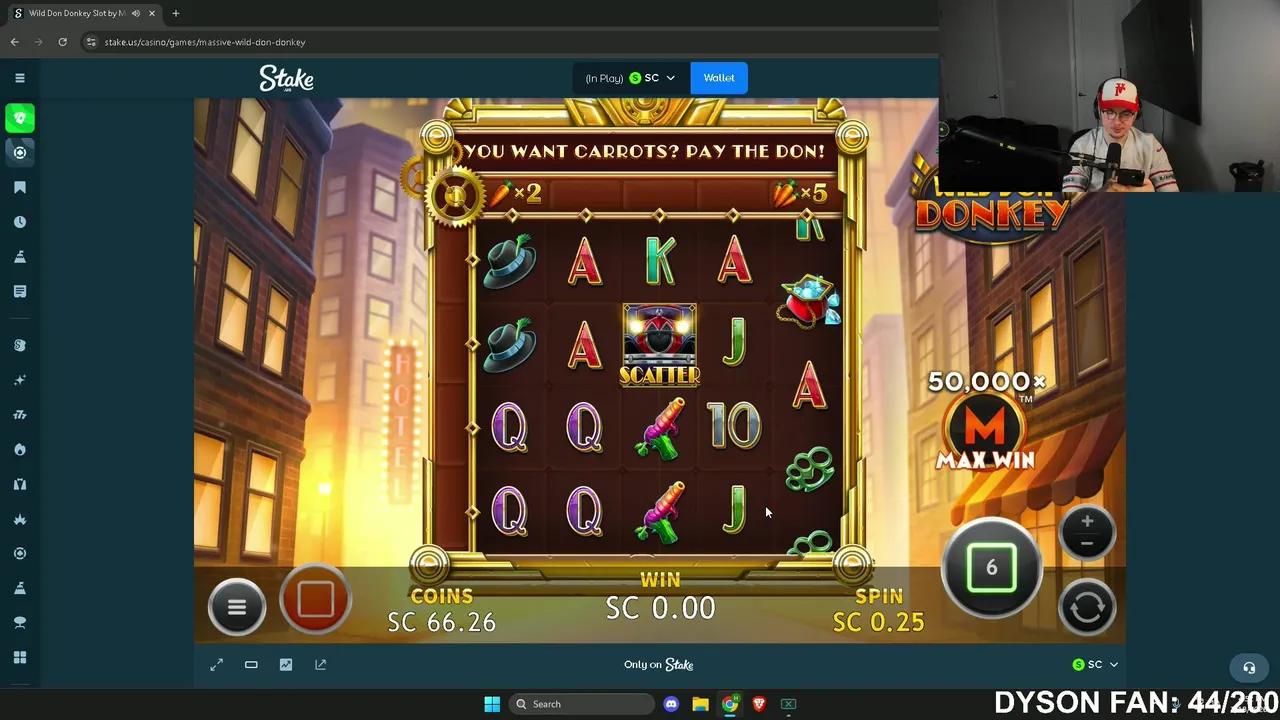The width and height of the screenshot is (1280, 720).
Task: Open favourites via the bookmark sidebar icon
Action: pos(20,187)
